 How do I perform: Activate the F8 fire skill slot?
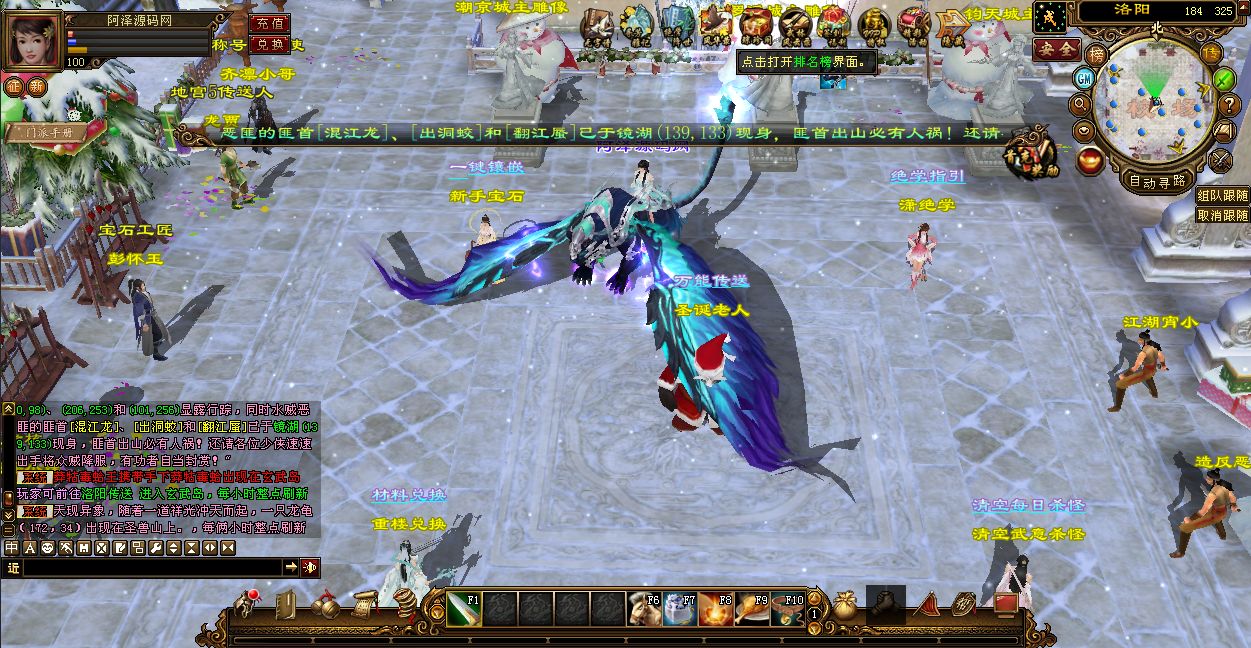[x=717, y=608]
